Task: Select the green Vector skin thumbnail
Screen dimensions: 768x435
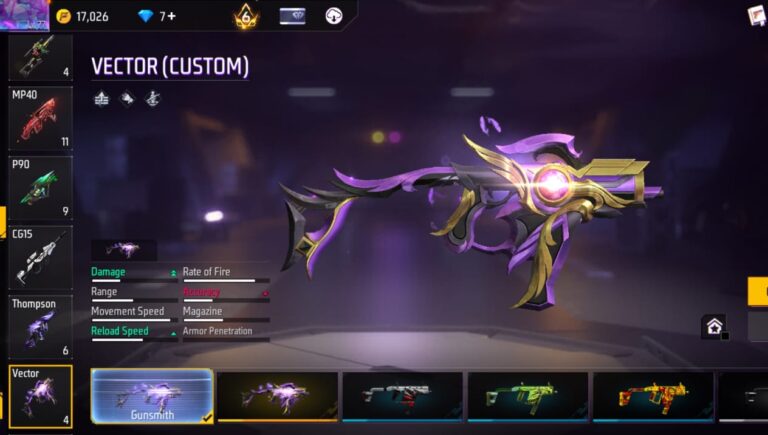Action: [527, 396]
